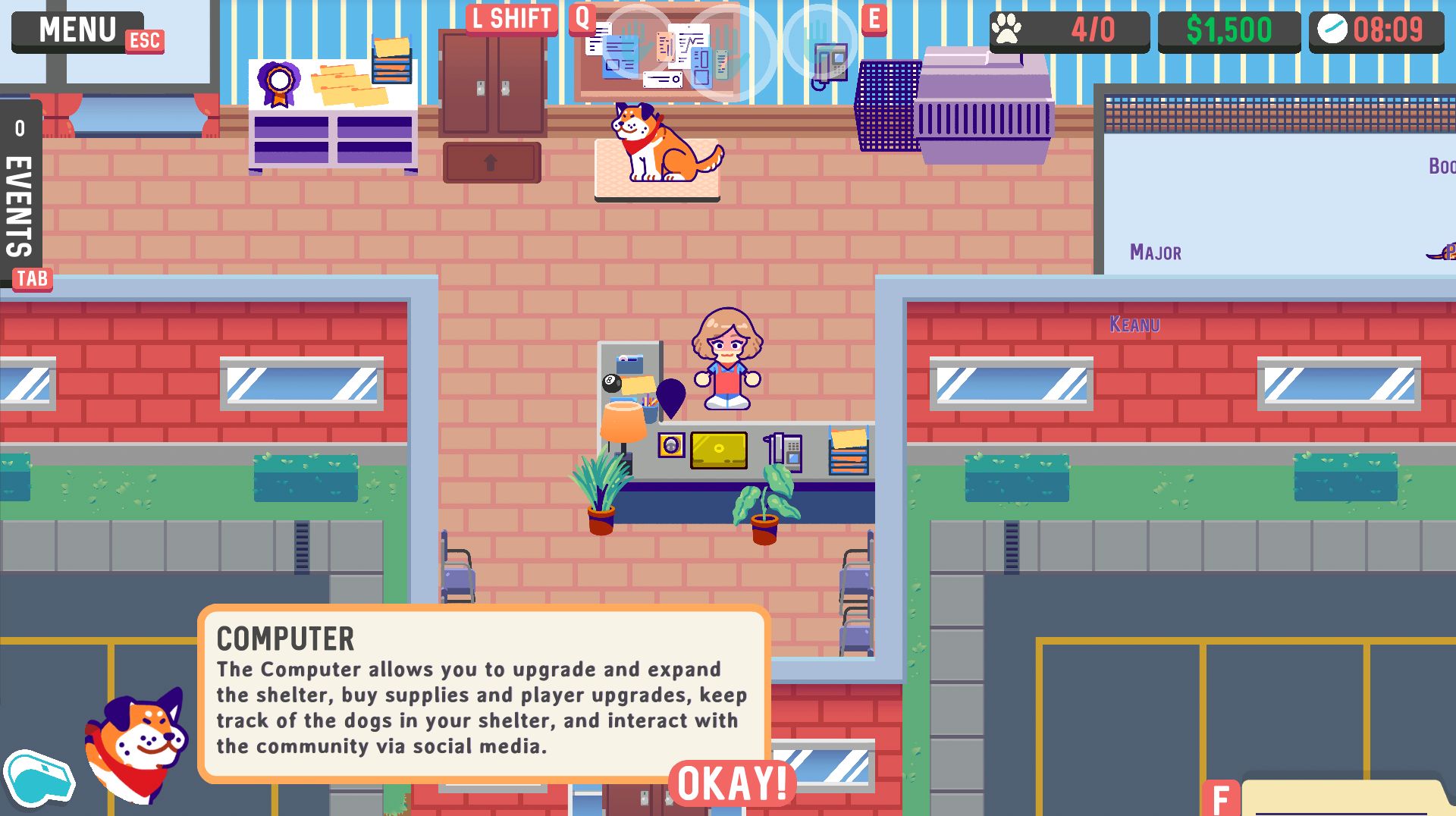Image resolution: width=1456 pixels, height=816 pixels.
Task: Confirm the Computer tutorial with OKAY!
Action: pyautogui.click(x=732, y=783)
